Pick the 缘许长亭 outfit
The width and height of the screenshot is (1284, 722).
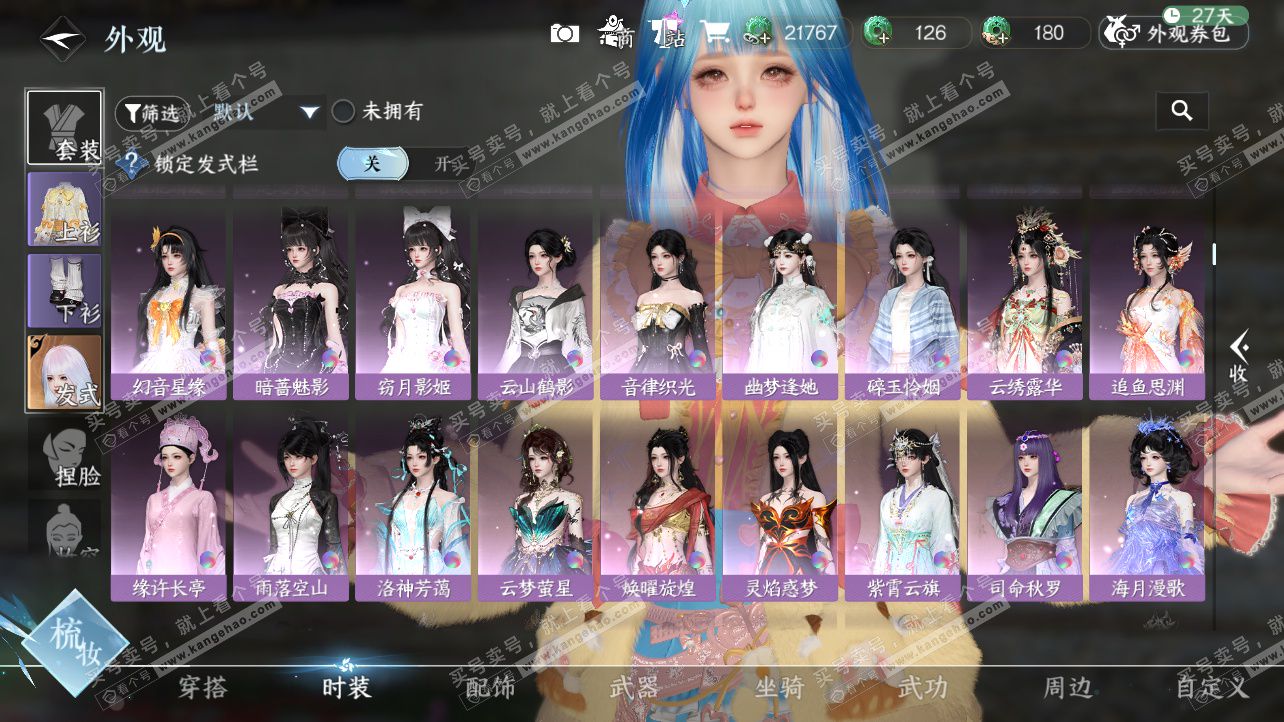169,505
